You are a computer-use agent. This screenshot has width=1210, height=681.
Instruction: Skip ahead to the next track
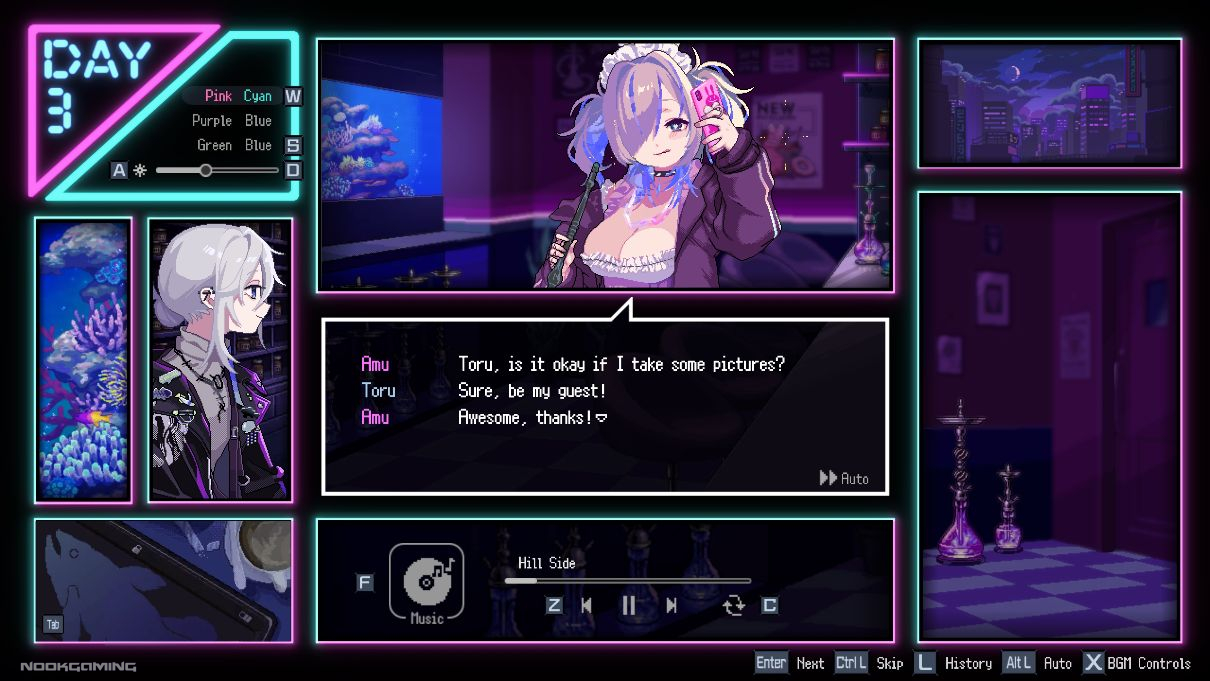point(671,605)
